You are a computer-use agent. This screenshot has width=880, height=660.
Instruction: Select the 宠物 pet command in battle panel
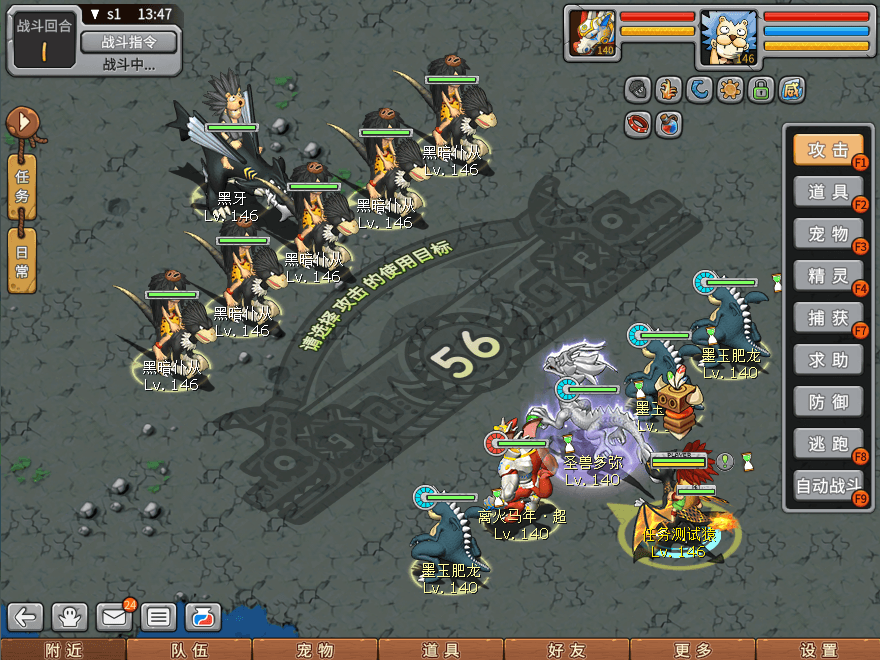828,234
